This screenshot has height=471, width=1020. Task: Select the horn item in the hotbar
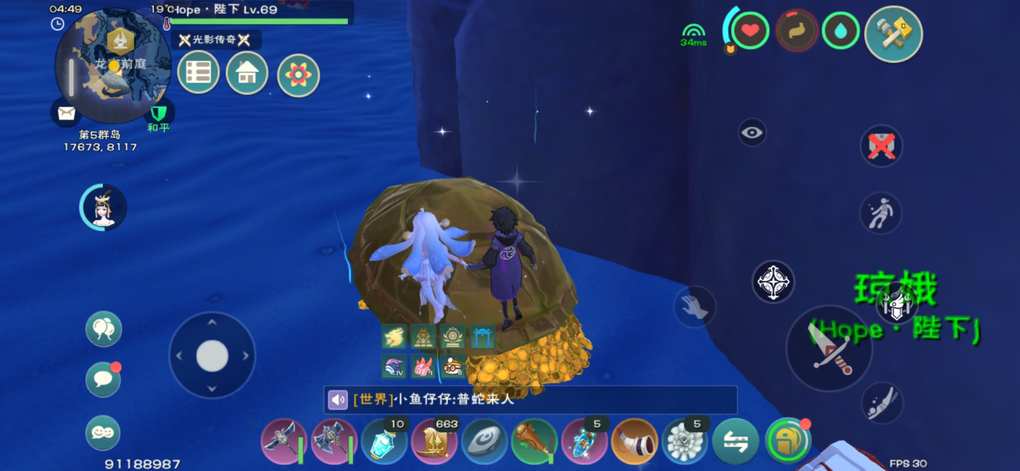[x=634, y=441]
